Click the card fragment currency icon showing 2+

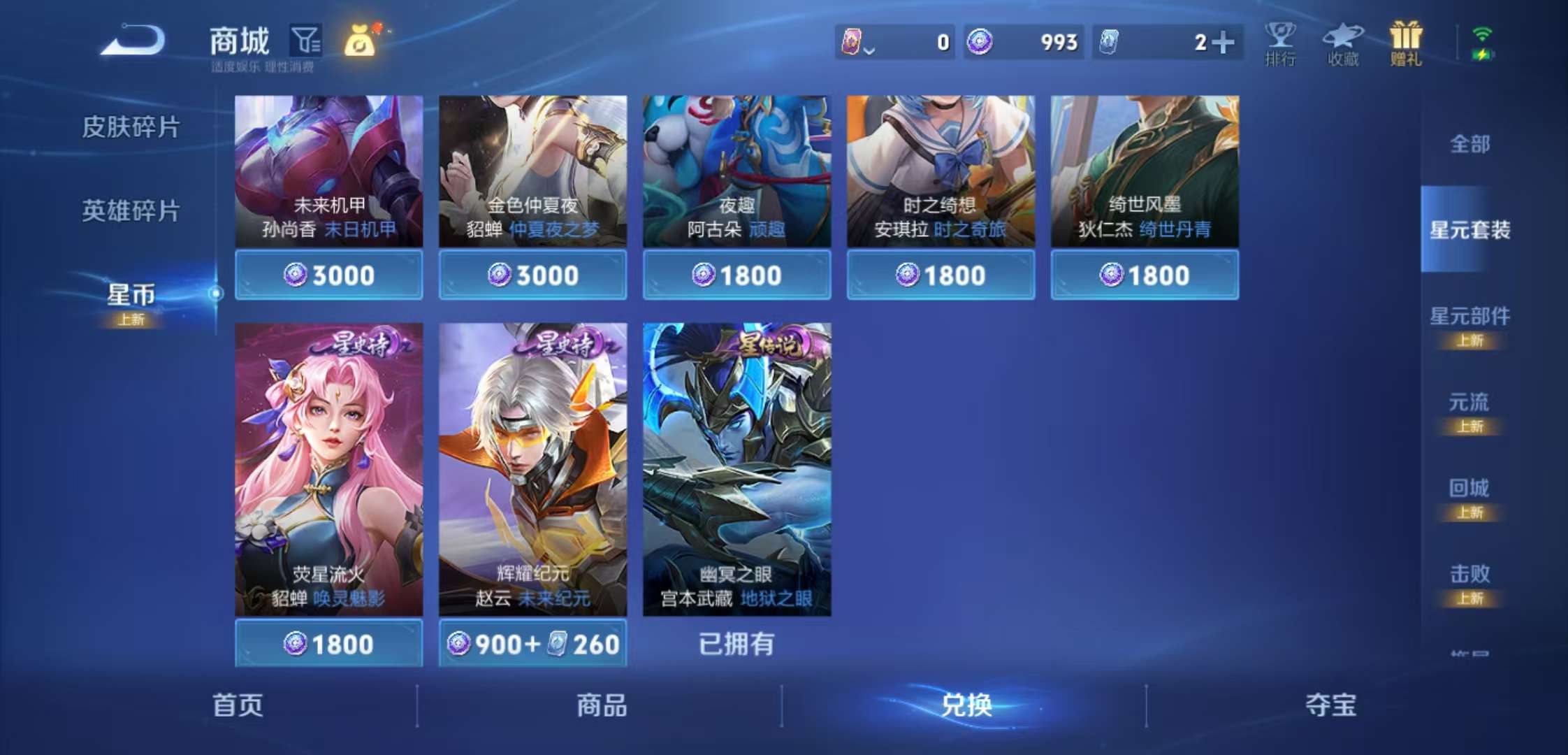(x=1110, y=43)
